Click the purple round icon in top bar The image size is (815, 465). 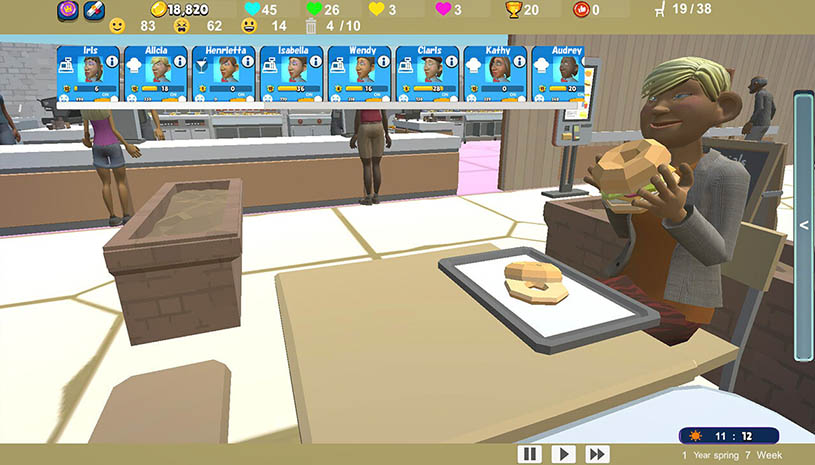(68, 10)
